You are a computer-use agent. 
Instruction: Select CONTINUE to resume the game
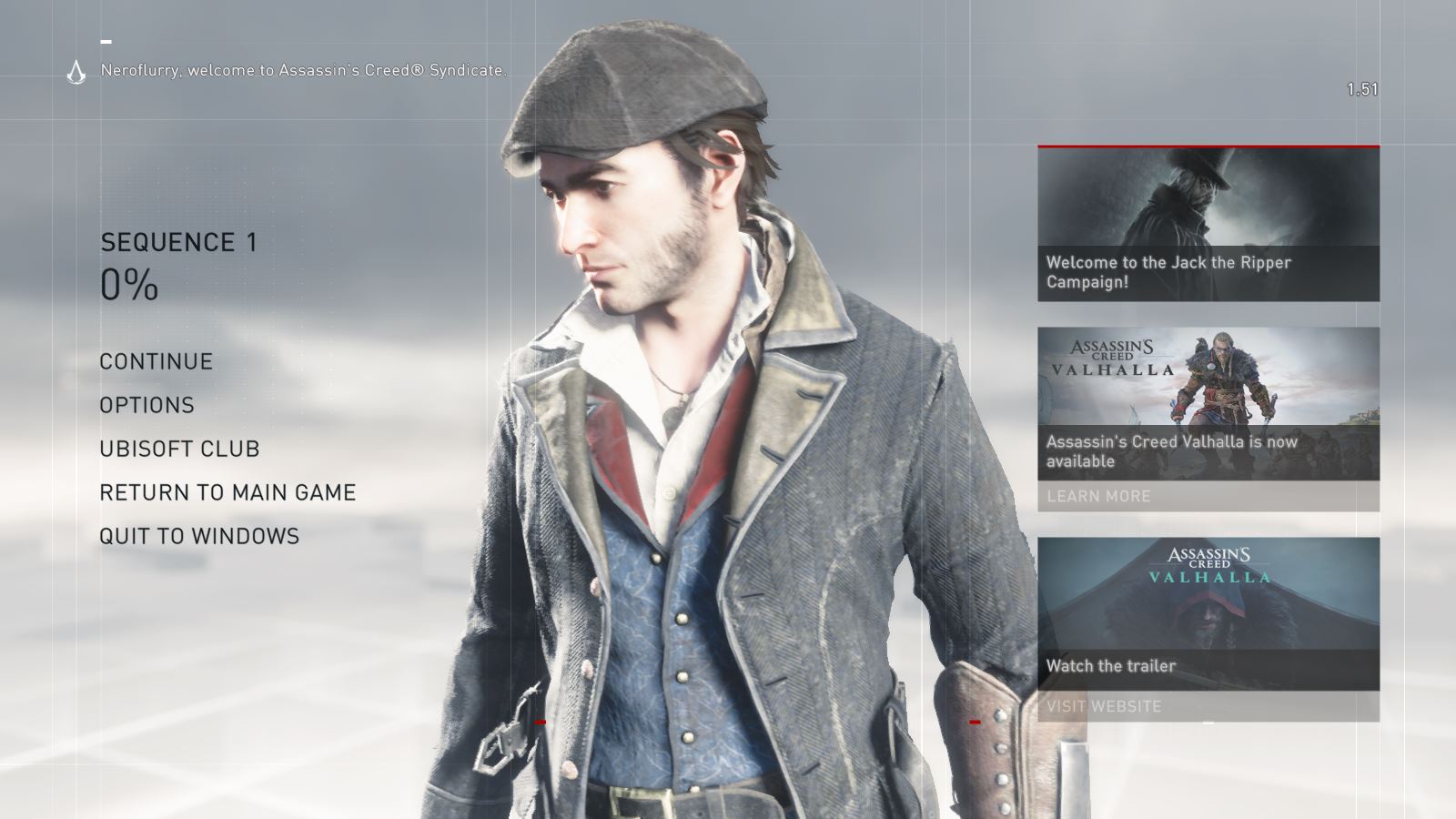click(x=156, y=361)
